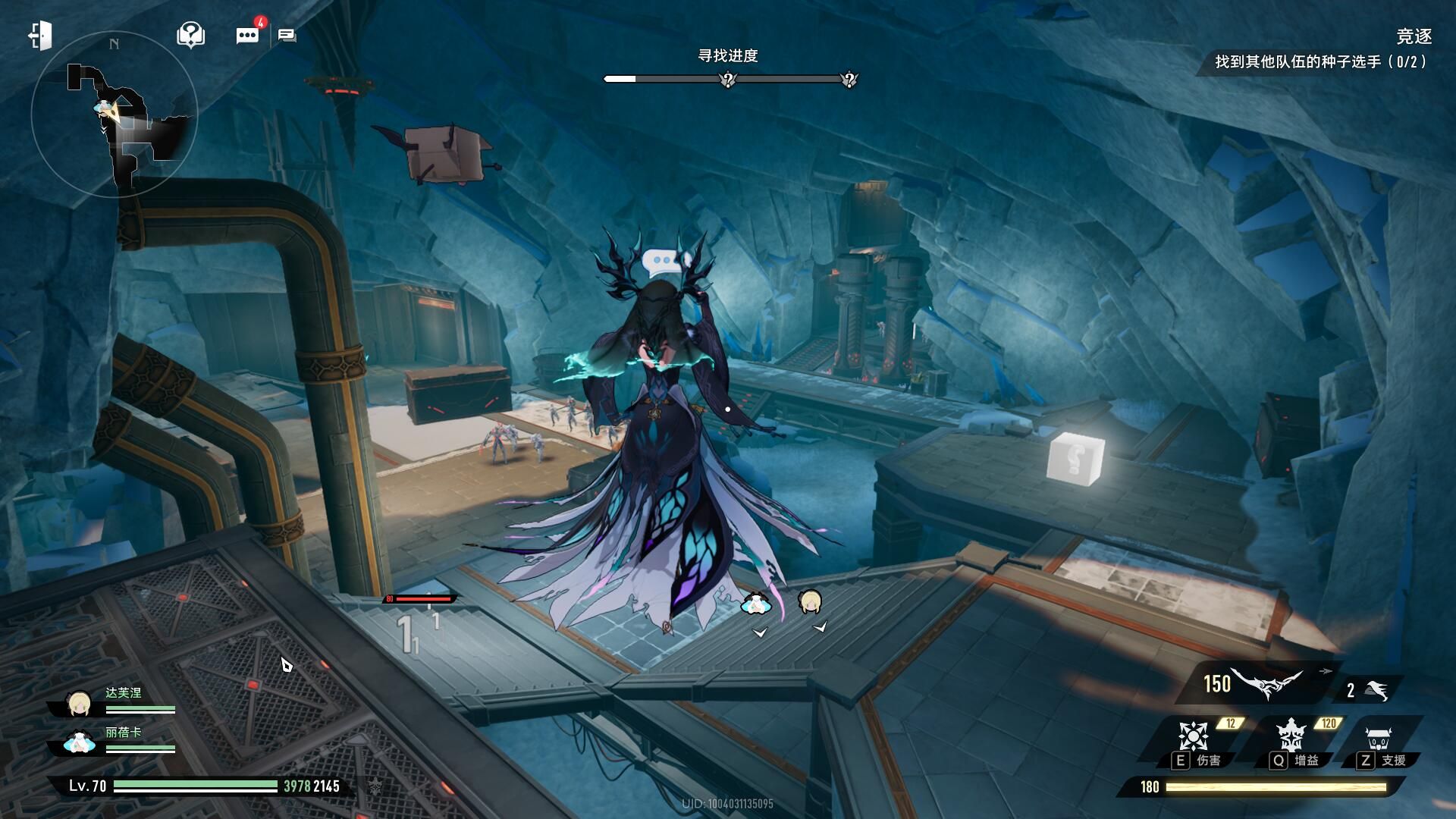The width and height of the screenshot is (1456, 819).
Task: Select party member 达芙涅 portrait
Action: [79, 704]
